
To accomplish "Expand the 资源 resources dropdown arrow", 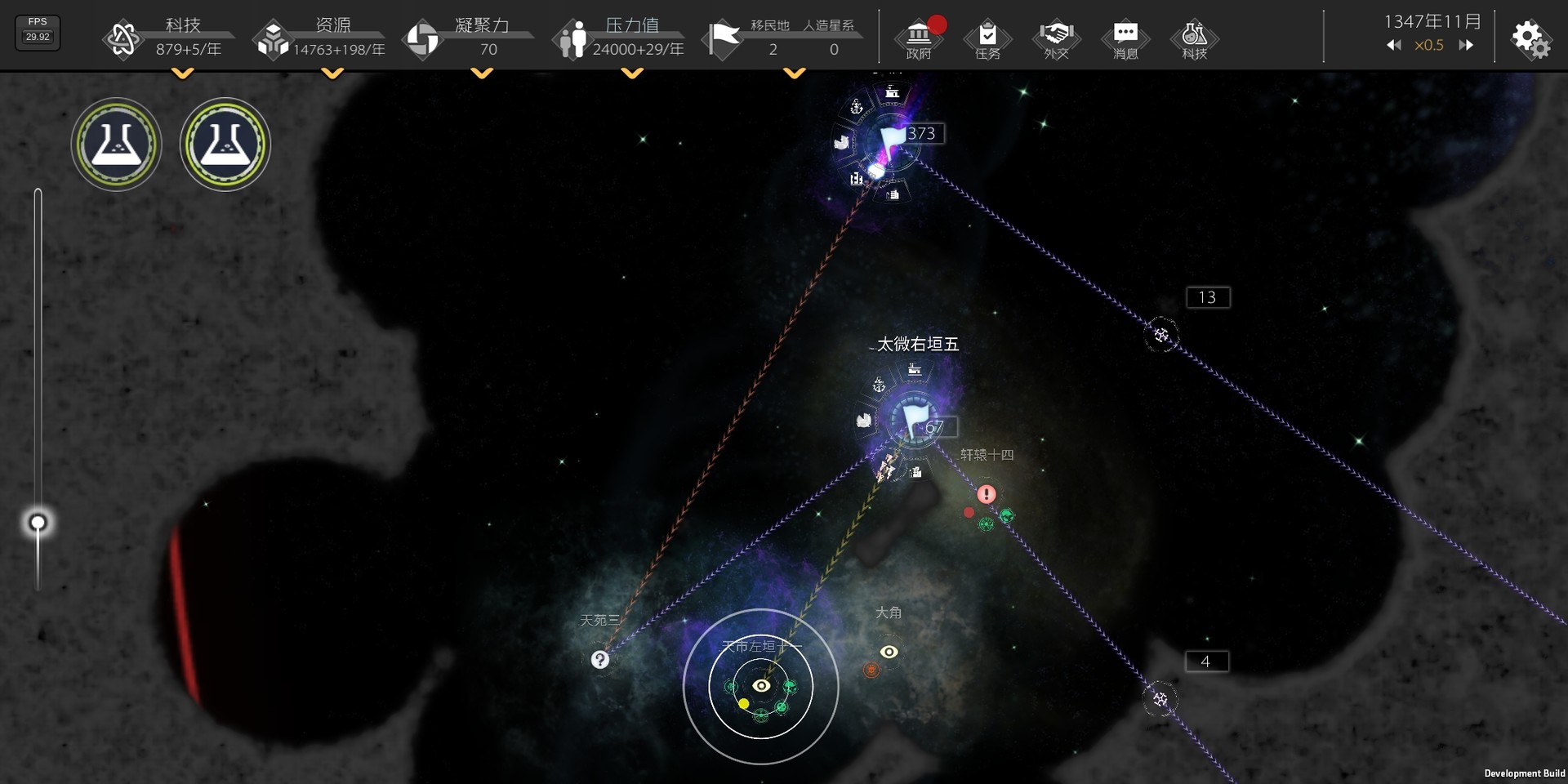I will (332, 74).
